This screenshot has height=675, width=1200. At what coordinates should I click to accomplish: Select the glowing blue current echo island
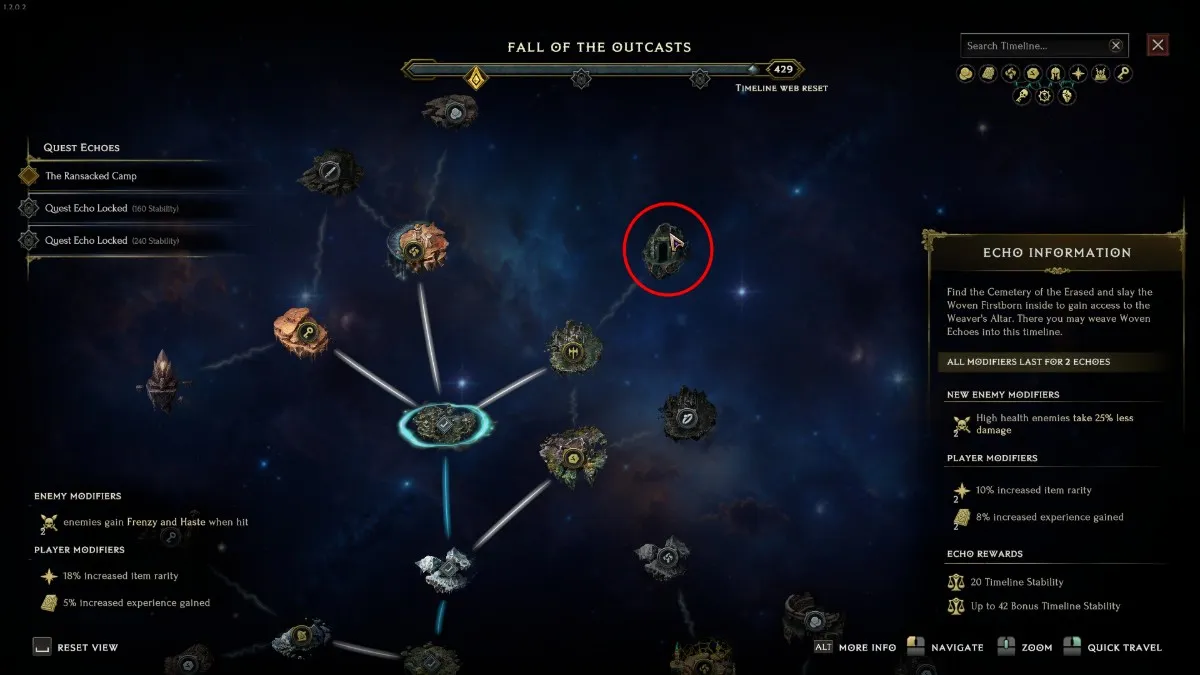point(445,423)
